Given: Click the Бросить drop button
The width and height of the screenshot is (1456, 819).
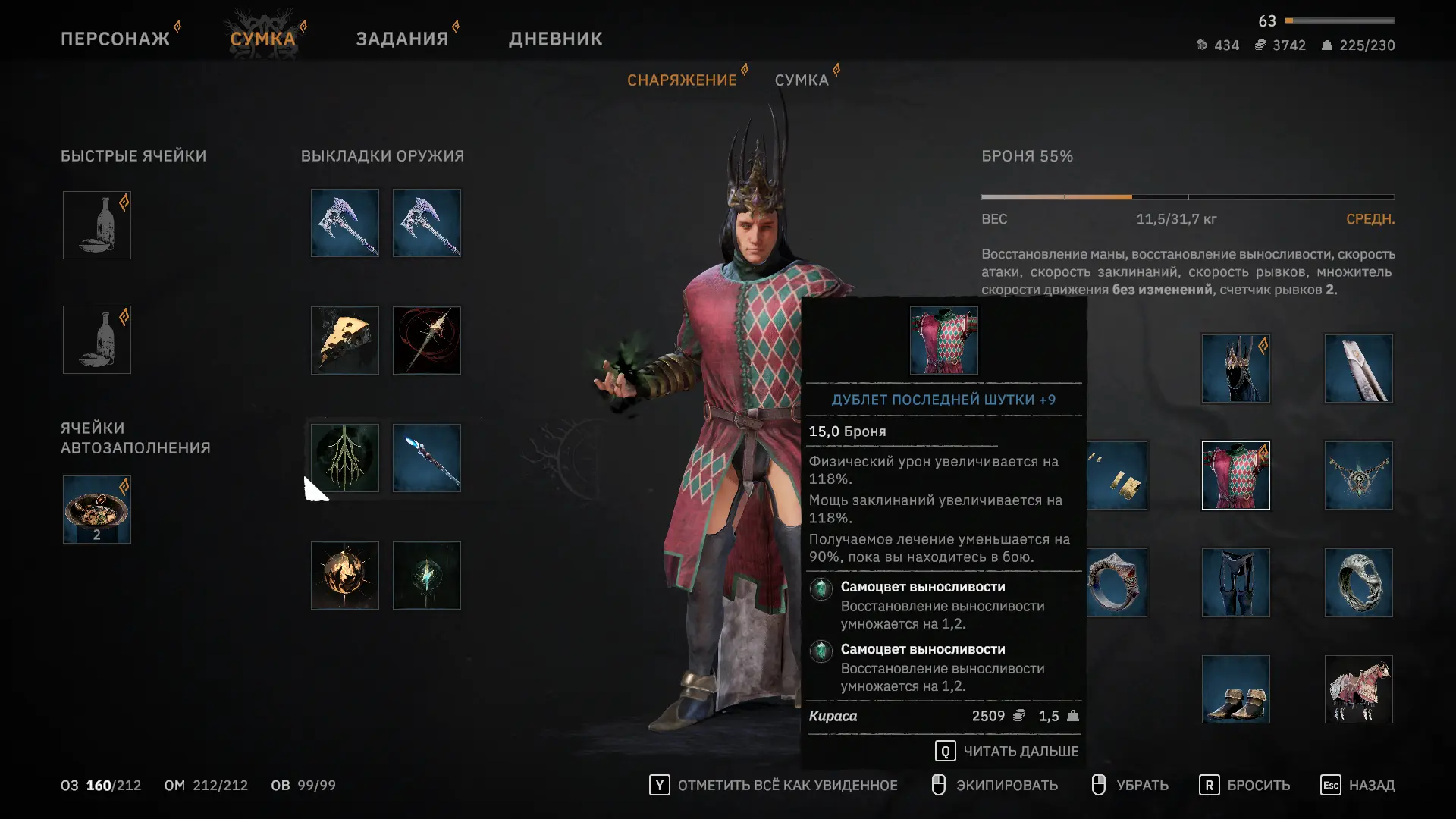Looking at the screenshot, I should click(1245, 786).
